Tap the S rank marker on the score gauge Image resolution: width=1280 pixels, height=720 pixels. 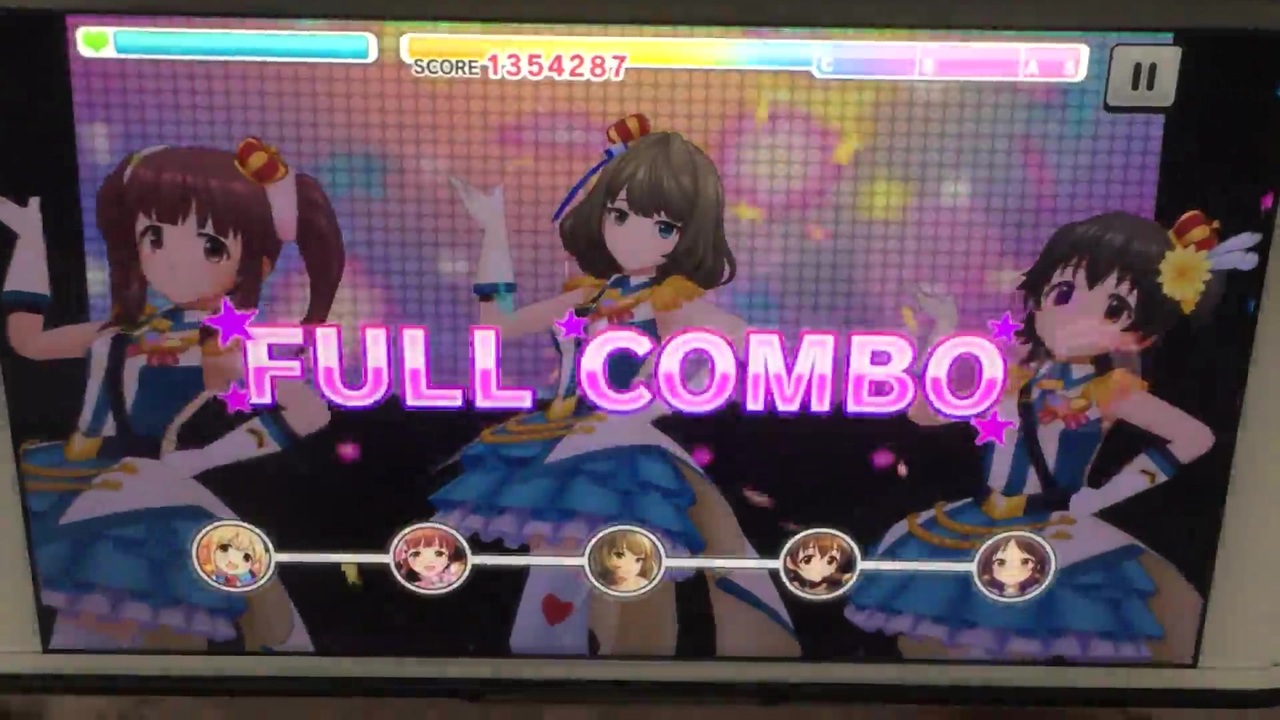pos(1071,66)
